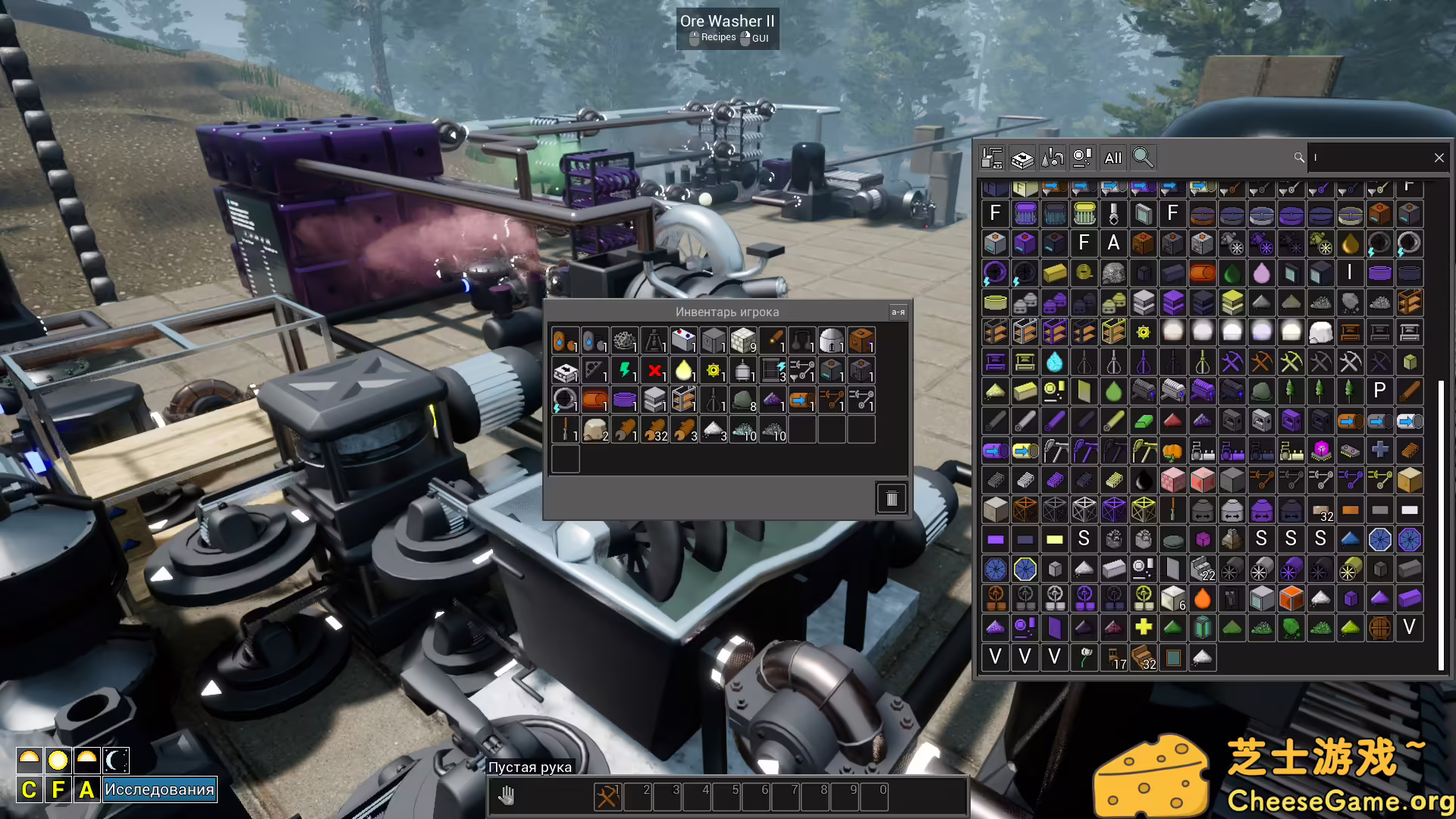Toggle the yellow A button
The image size is (1456, 819).
coord(86,789)
